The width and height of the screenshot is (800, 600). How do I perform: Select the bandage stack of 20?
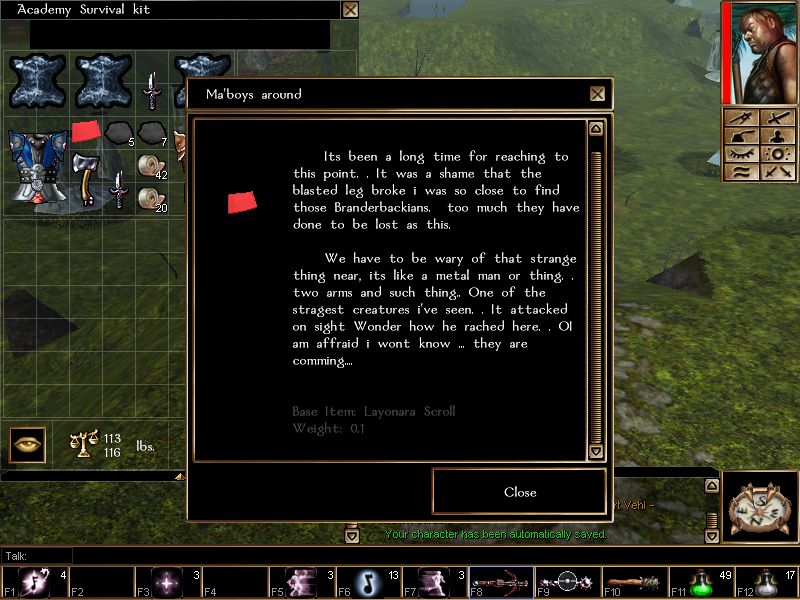151,198
